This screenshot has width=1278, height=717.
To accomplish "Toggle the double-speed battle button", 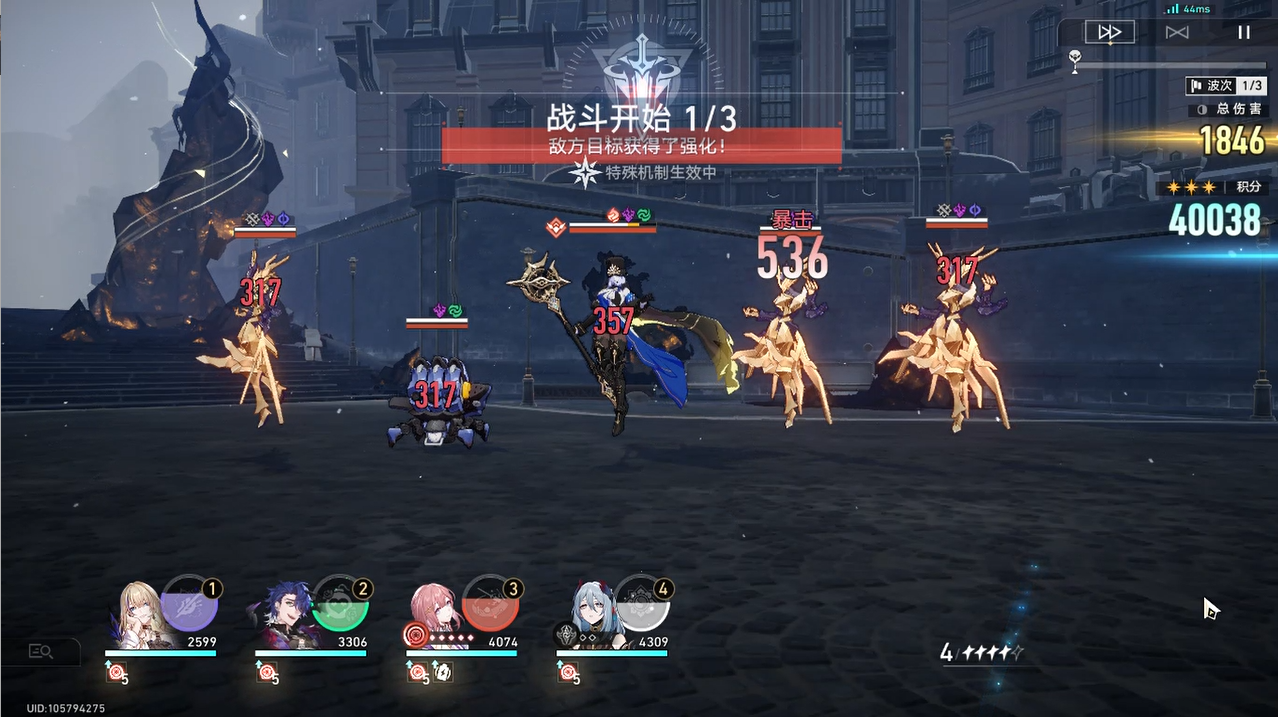I will (1109, 32).
